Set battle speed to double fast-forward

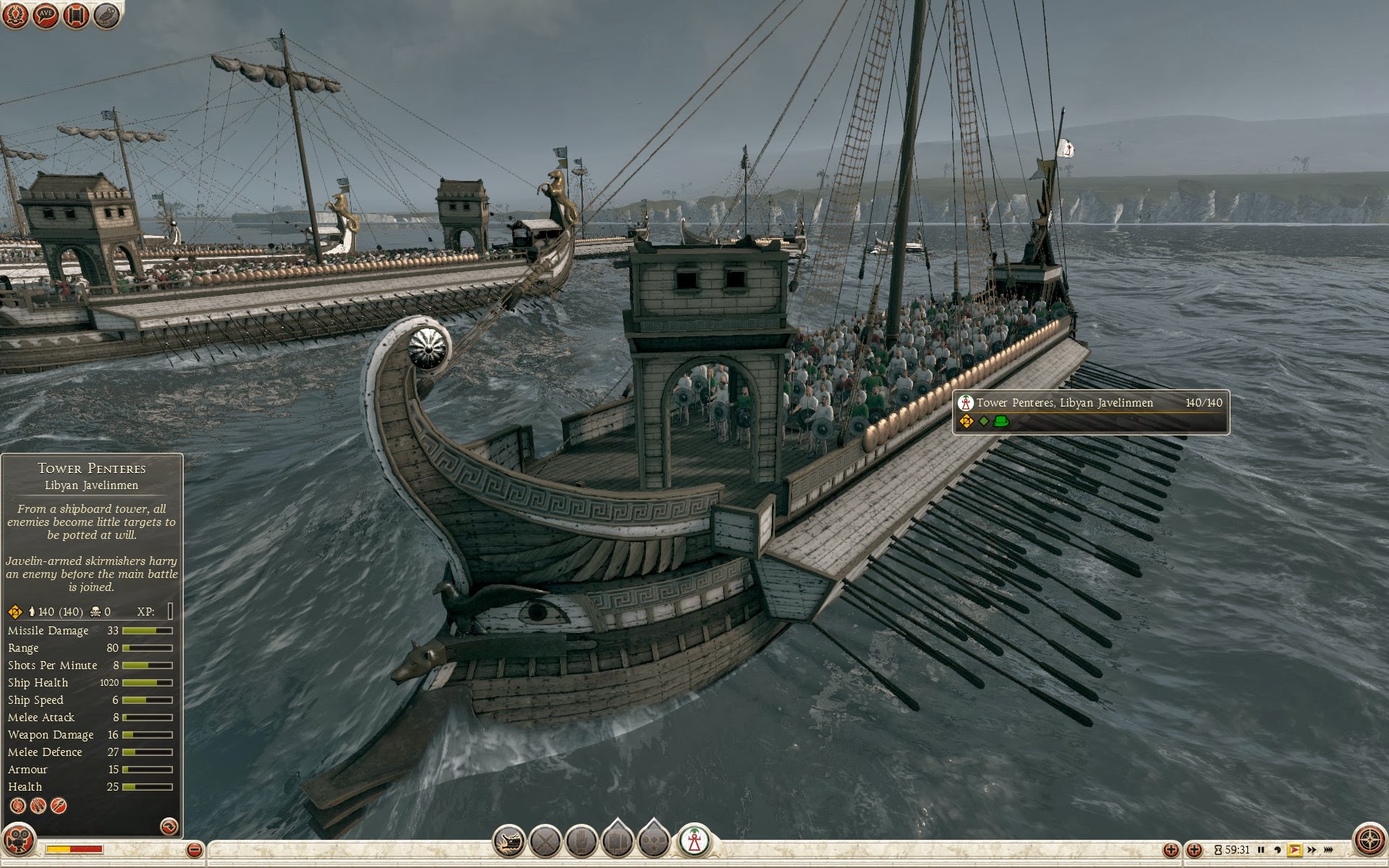coord(1312,850)
